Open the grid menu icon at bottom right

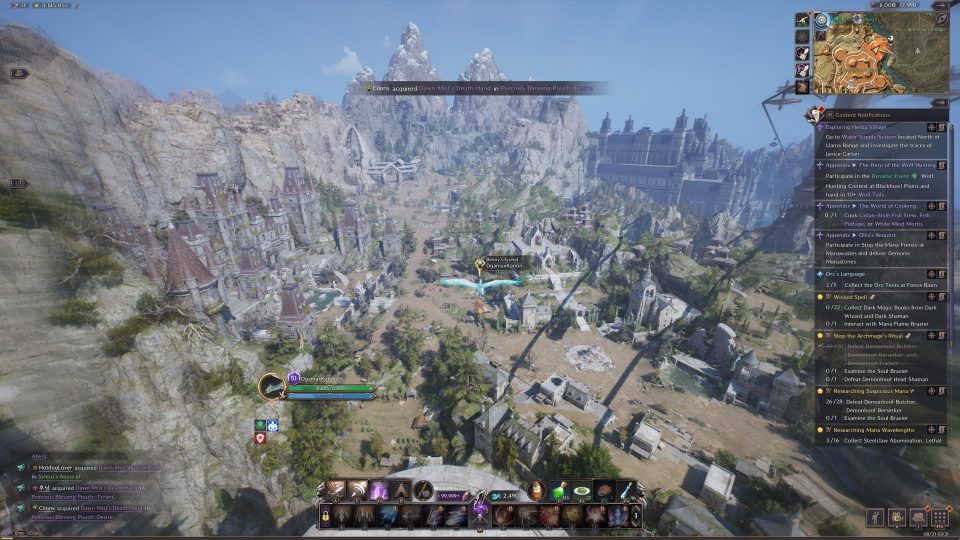pos(939,517)
